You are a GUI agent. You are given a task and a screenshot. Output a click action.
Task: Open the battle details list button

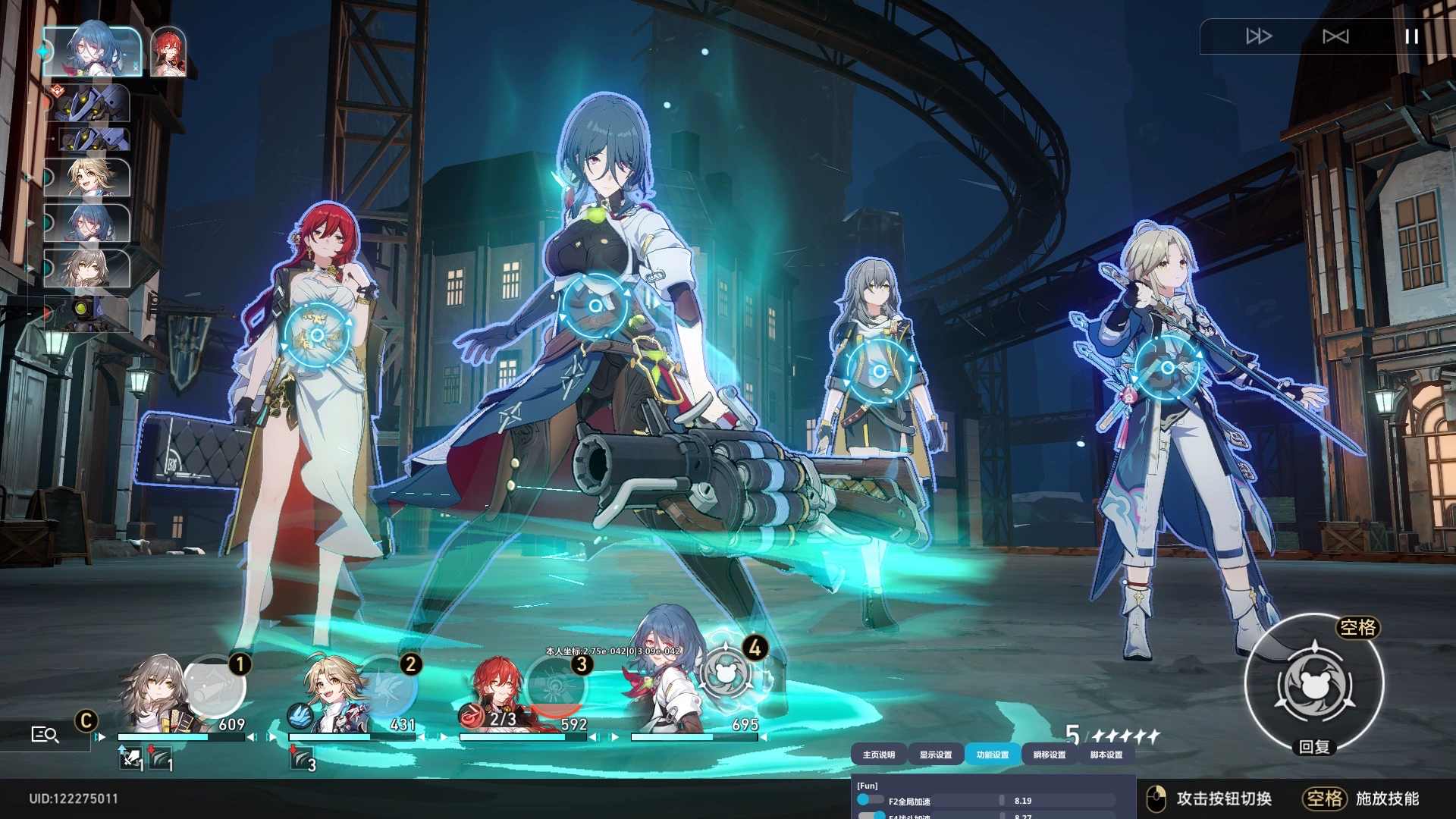click(x=45, y=734)
